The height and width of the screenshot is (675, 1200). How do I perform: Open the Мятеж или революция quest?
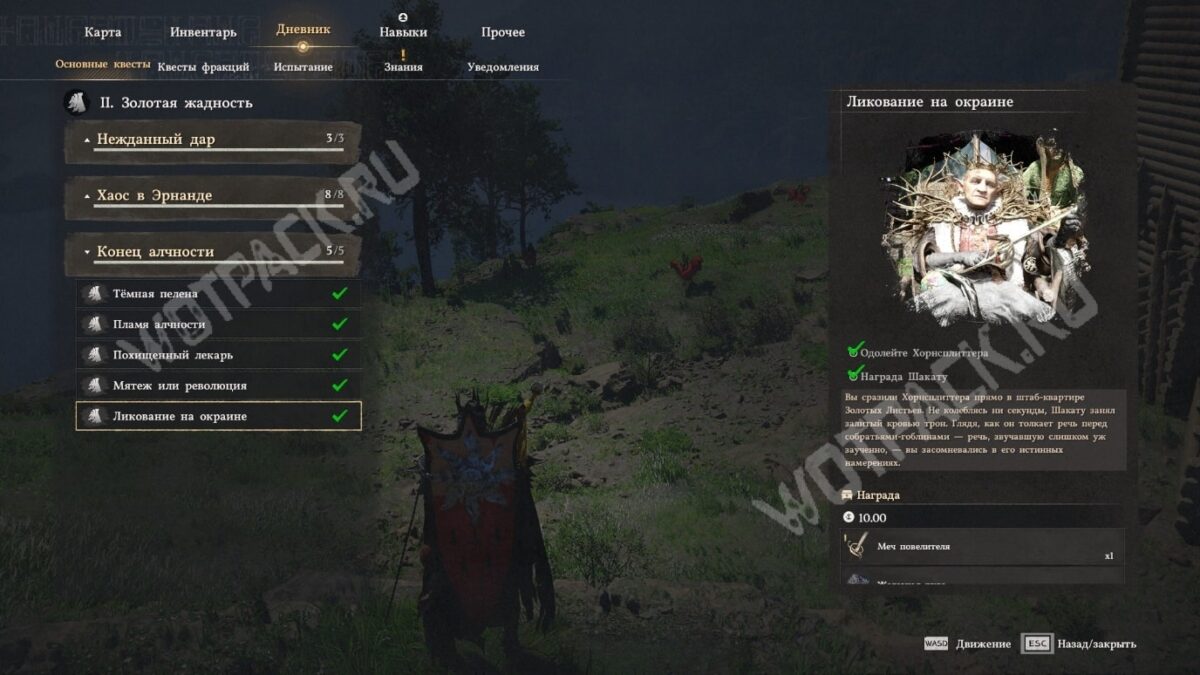pyautogui.click(x=218, y=385)
